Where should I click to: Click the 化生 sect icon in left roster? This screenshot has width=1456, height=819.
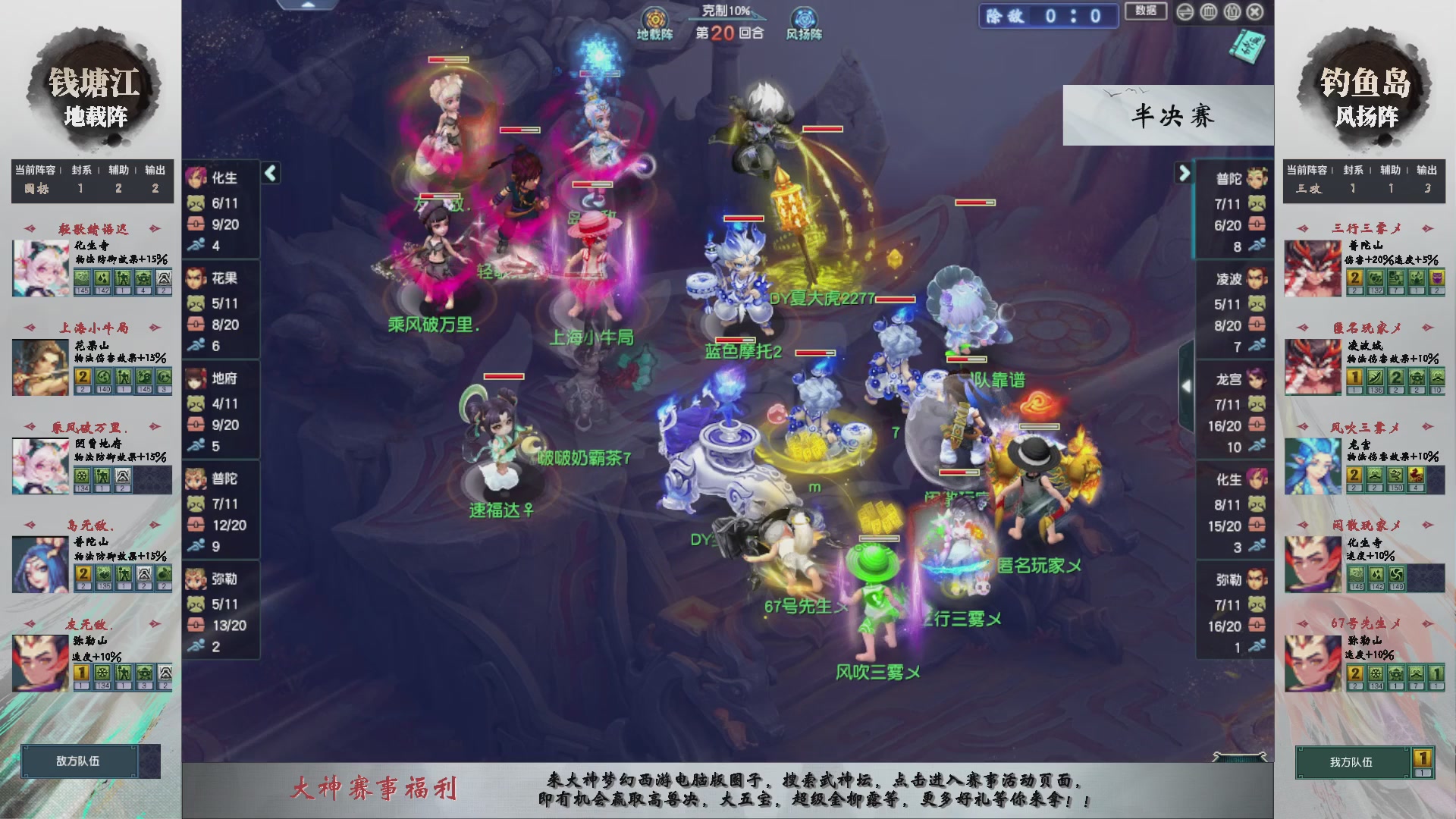(197, 179)
